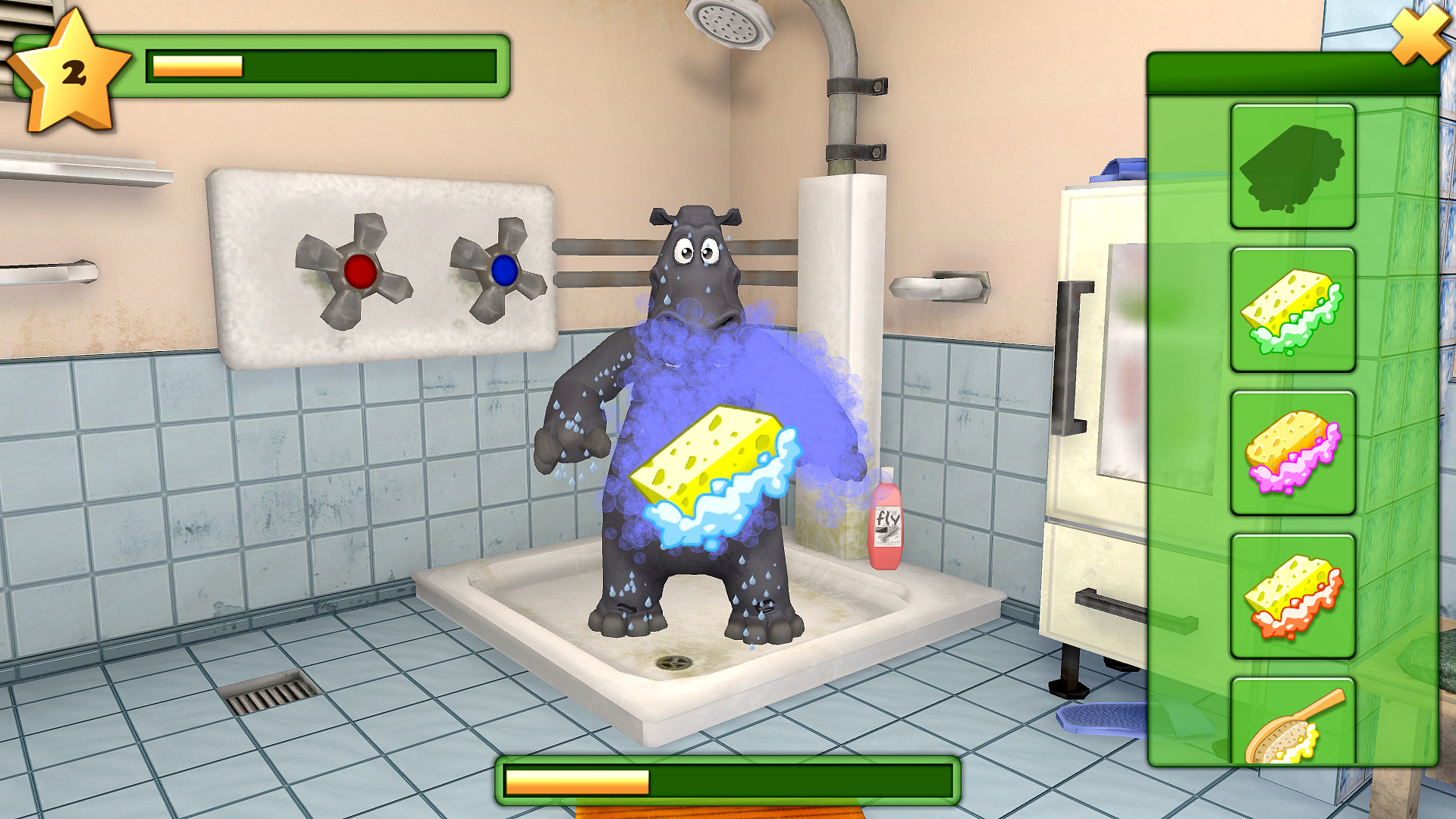The height and width of the screenshot is (819, 1456).
Task: Open the sponge selection side panel
Action: coord(1289,417)
